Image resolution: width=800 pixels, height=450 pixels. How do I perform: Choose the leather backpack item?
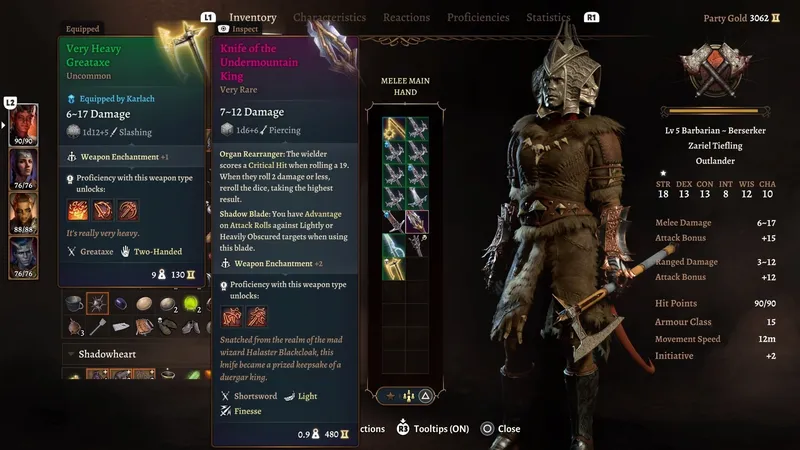tap(144, 326)
